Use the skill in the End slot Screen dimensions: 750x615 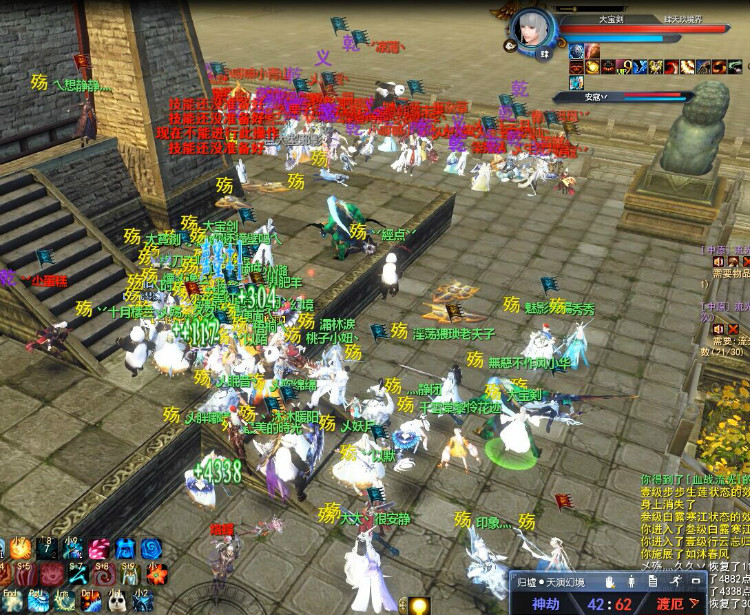[11, 600]
